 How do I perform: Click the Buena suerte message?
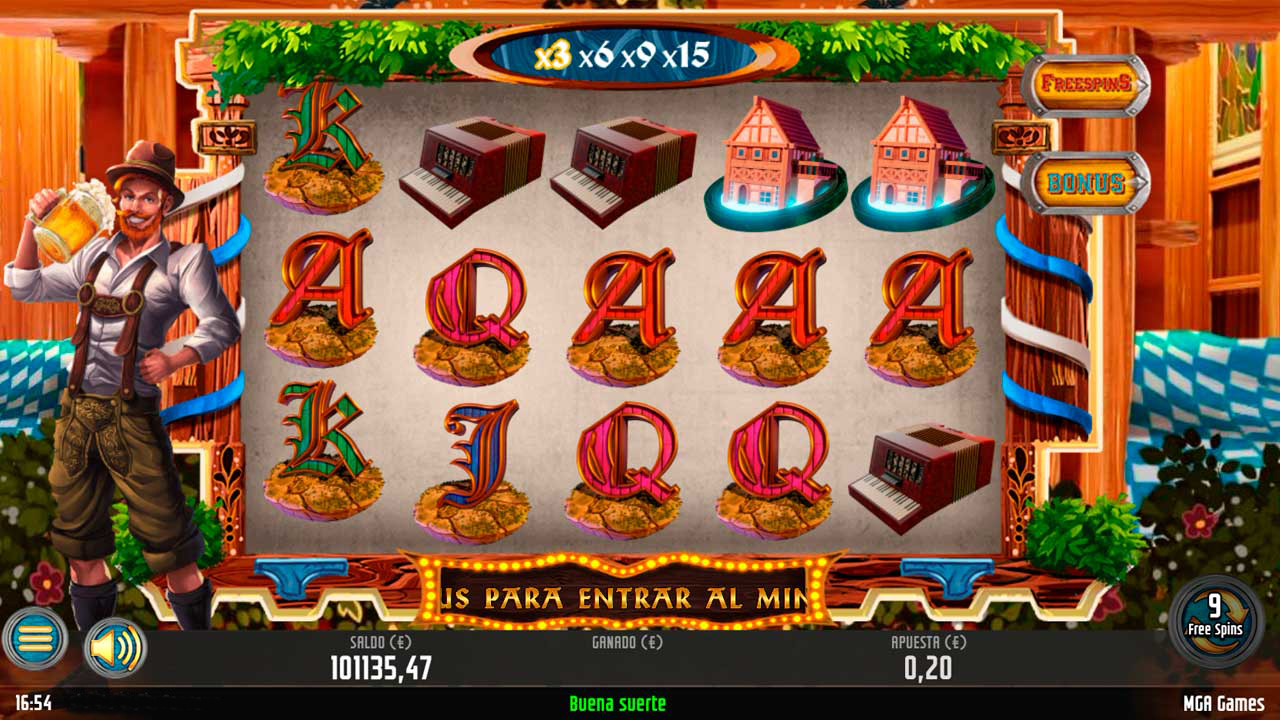pos(618,703)
